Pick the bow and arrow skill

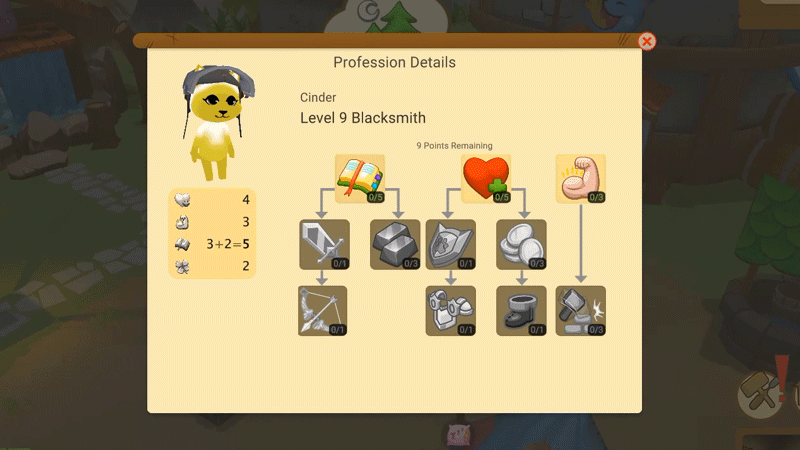[323, 310]
